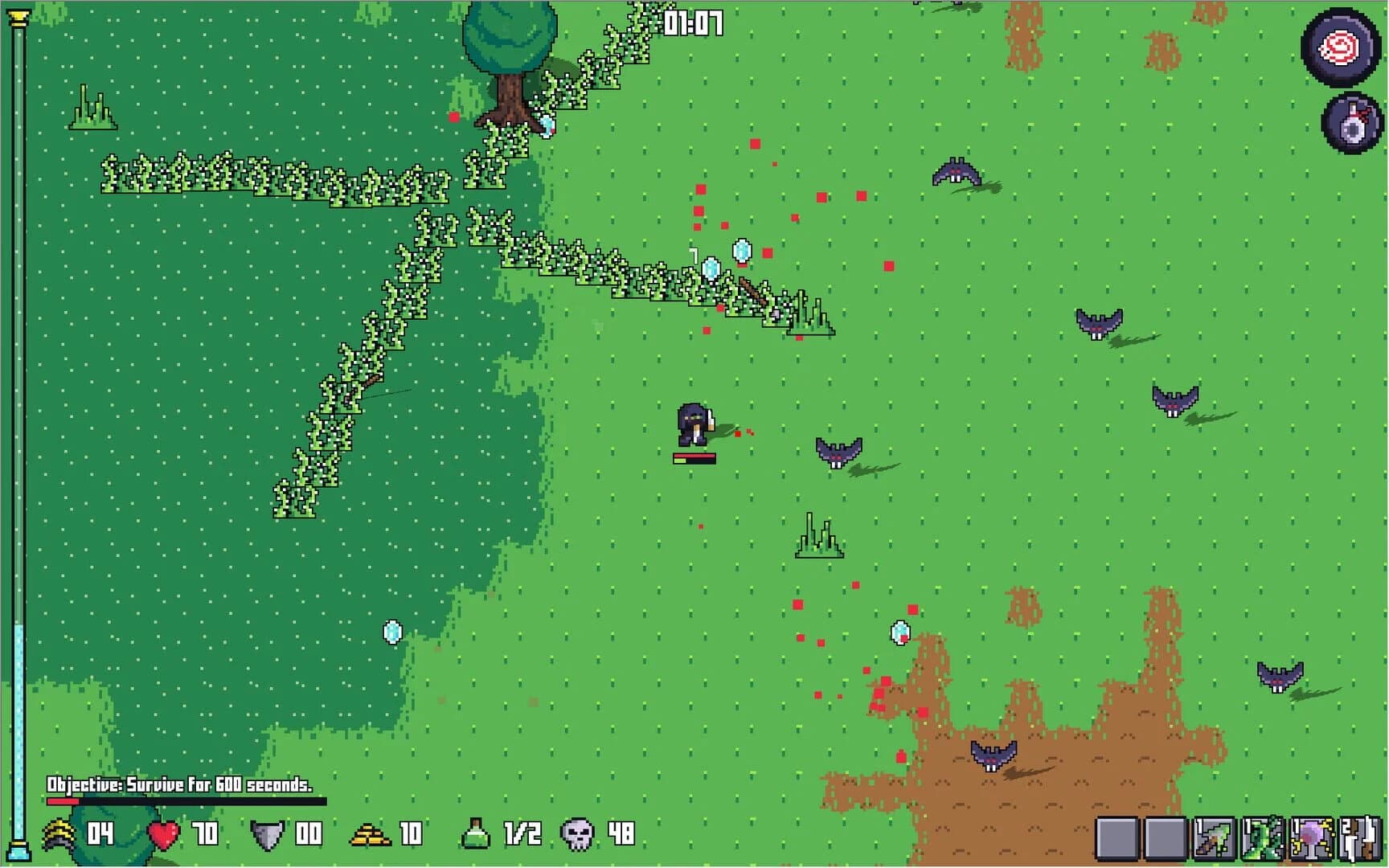Click the red spiral ability icon top right
Screen dimensions: 1389x868
pos(1339,50)
